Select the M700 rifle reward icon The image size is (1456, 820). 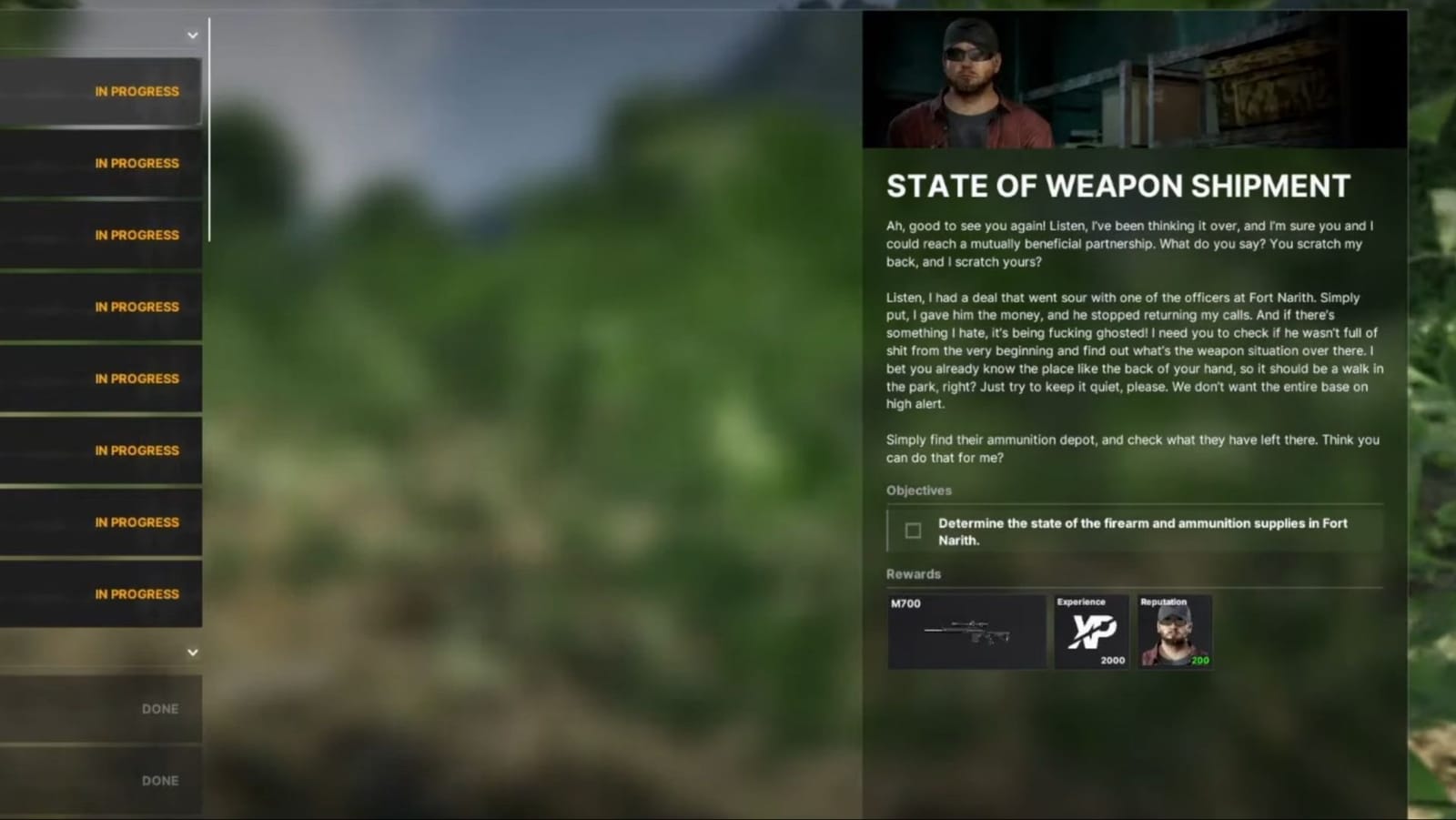(966, 631)
